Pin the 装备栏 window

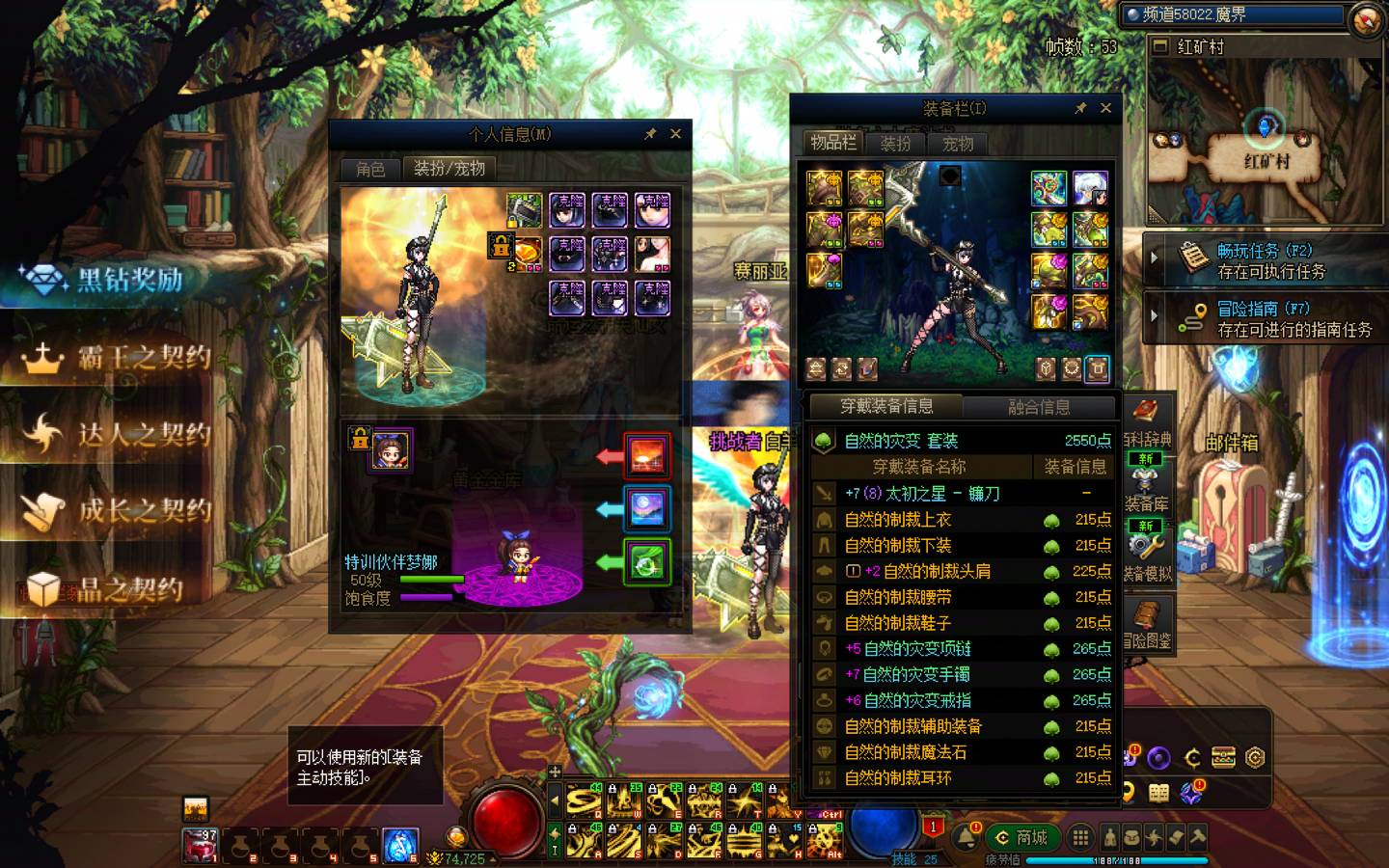[x=1080, y=108]
